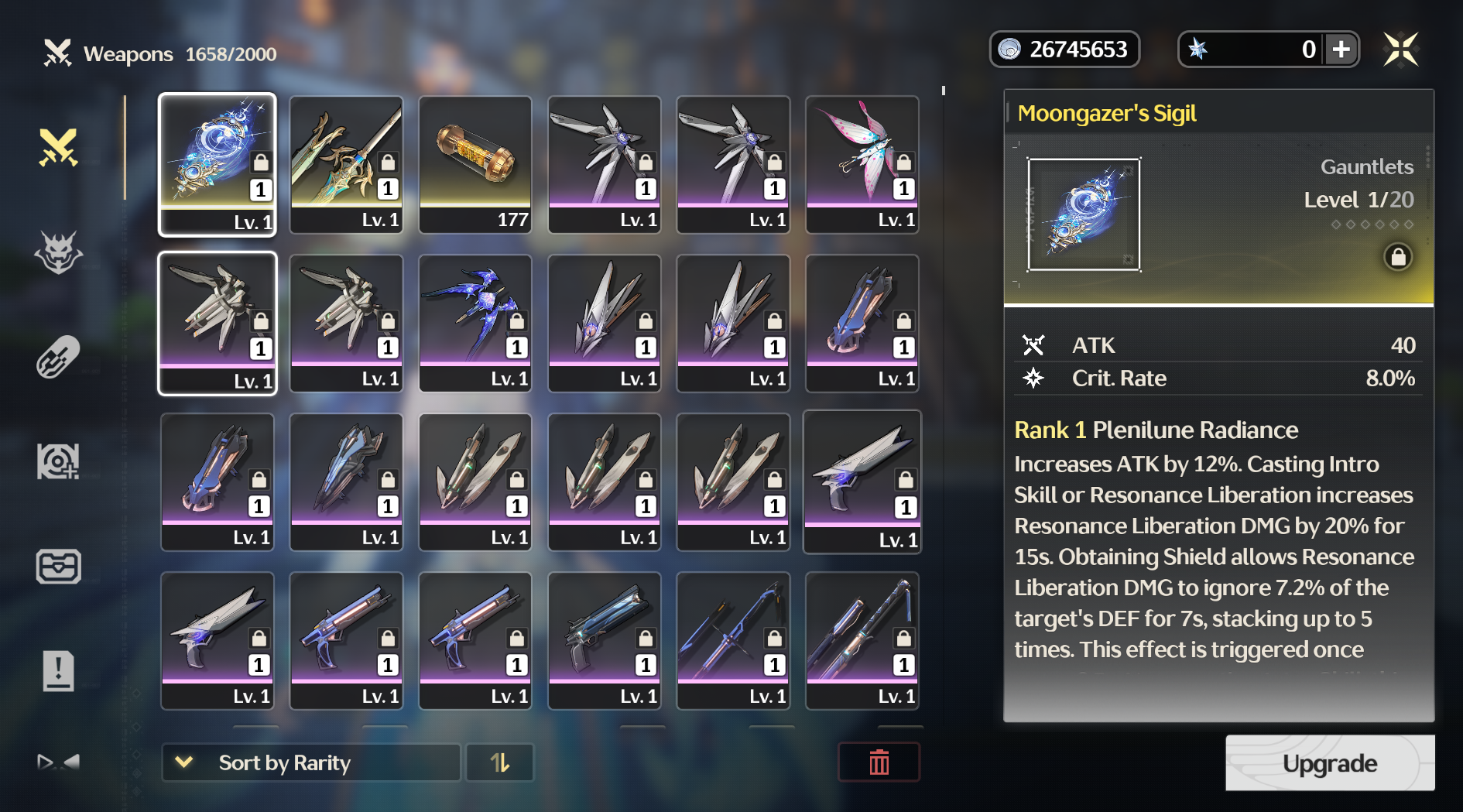Open the pill-shaped consumables tab

pyautogui.click(x=59, y=357)
